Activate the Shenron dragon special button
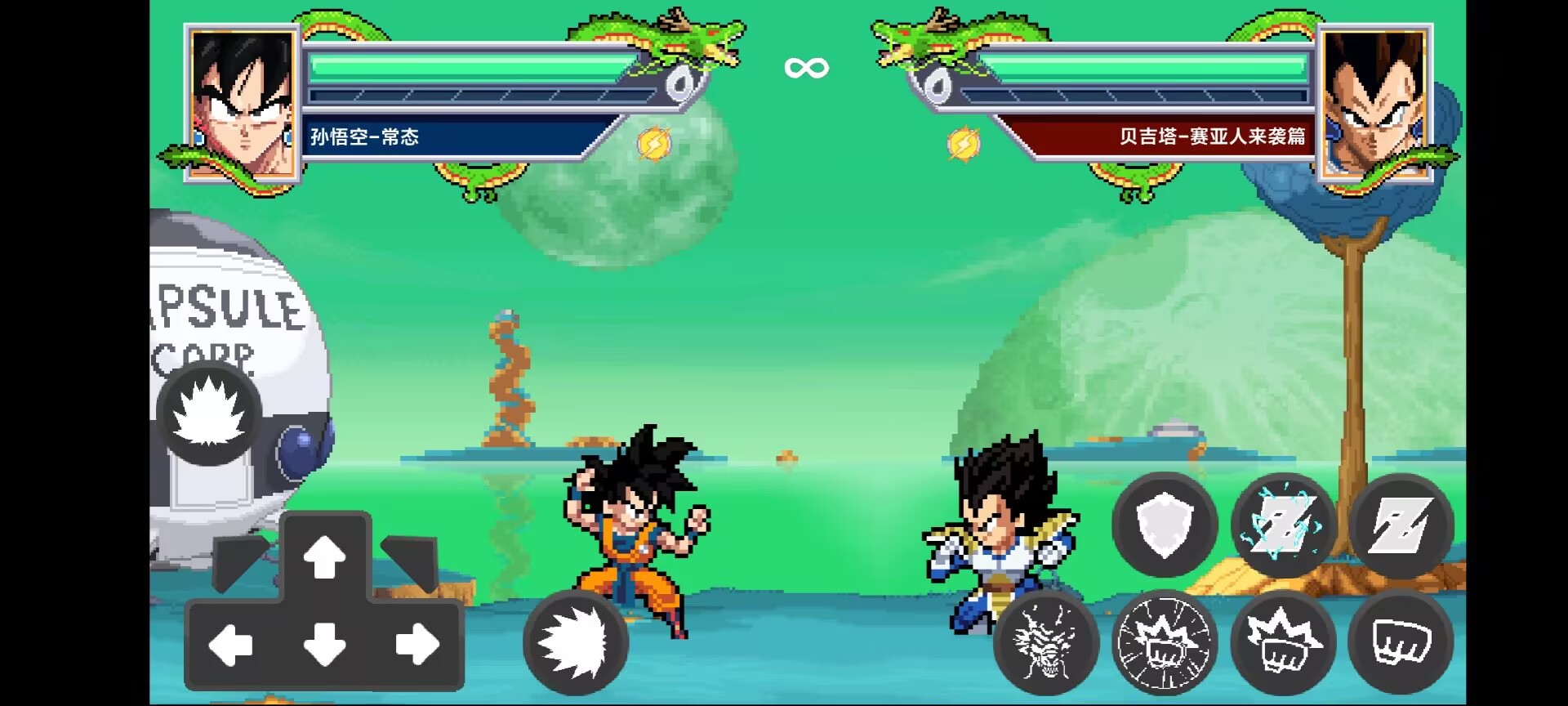Screen dimensions: 1568x706 point(1046,642)
